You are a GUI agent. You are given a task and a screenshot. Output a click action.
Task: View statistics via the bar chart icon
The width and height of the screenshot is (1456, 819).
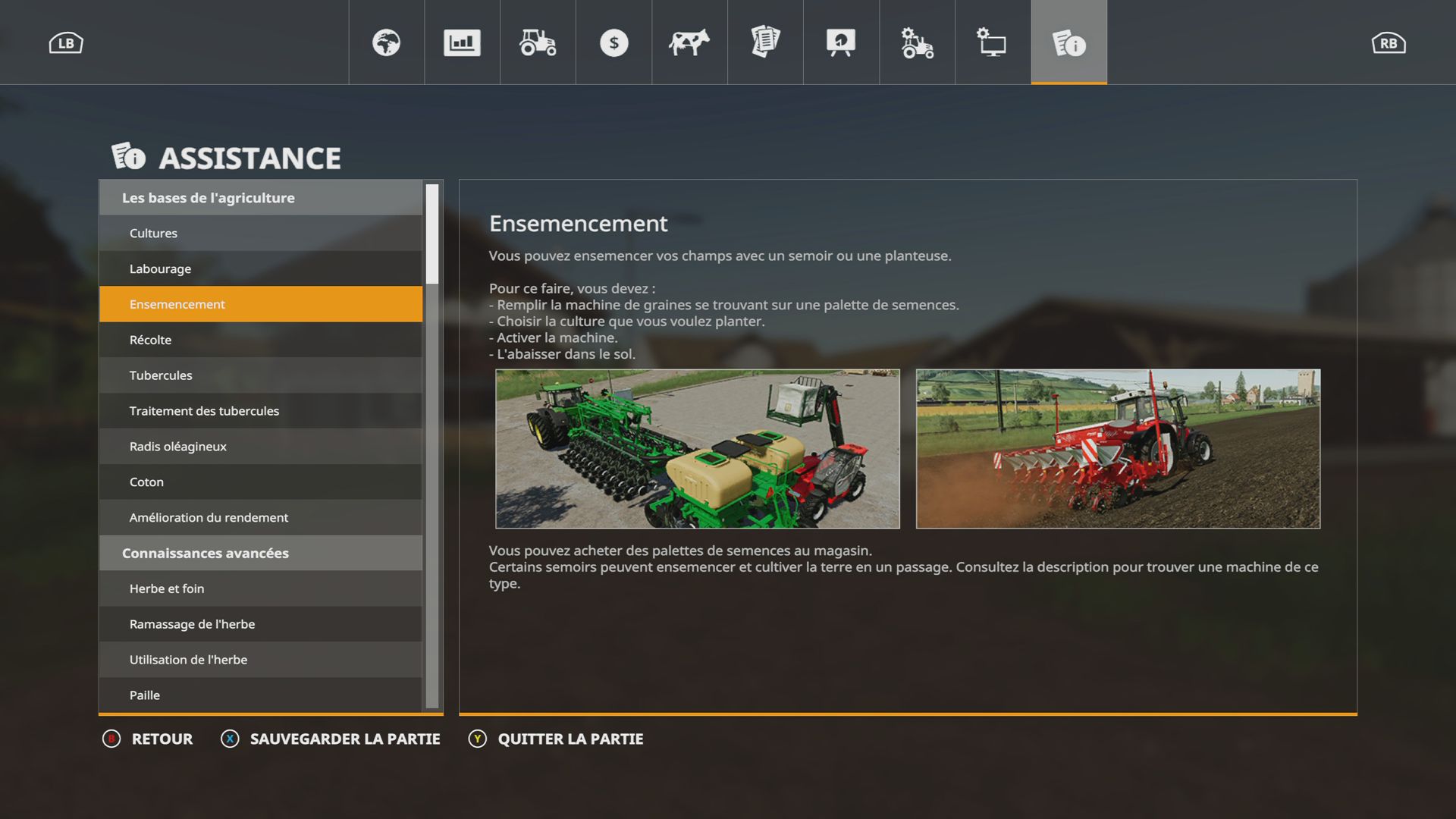click(462, 42)
